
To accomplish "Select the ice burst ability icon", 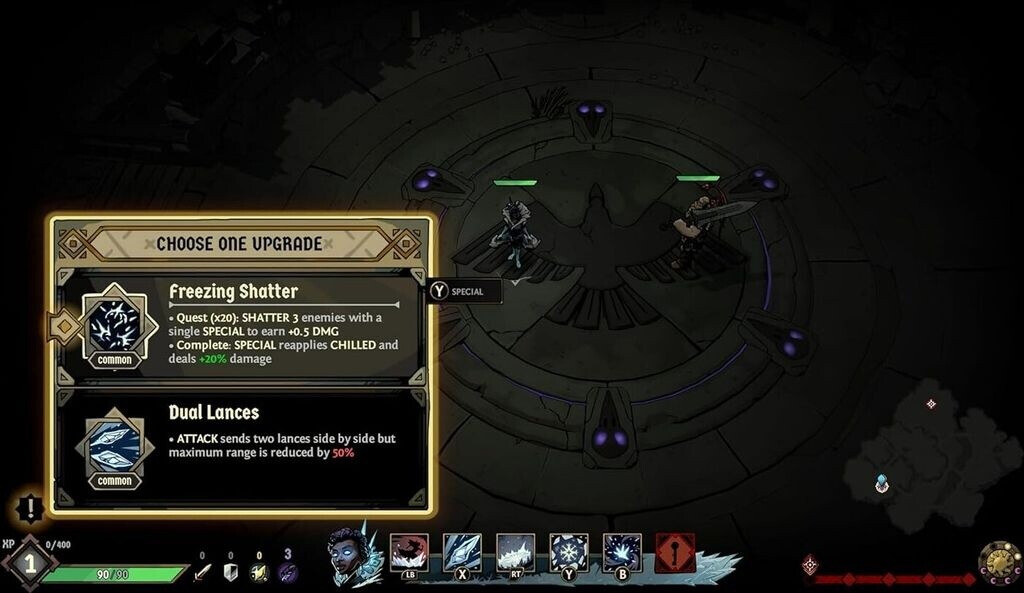I will pos(622,551).
